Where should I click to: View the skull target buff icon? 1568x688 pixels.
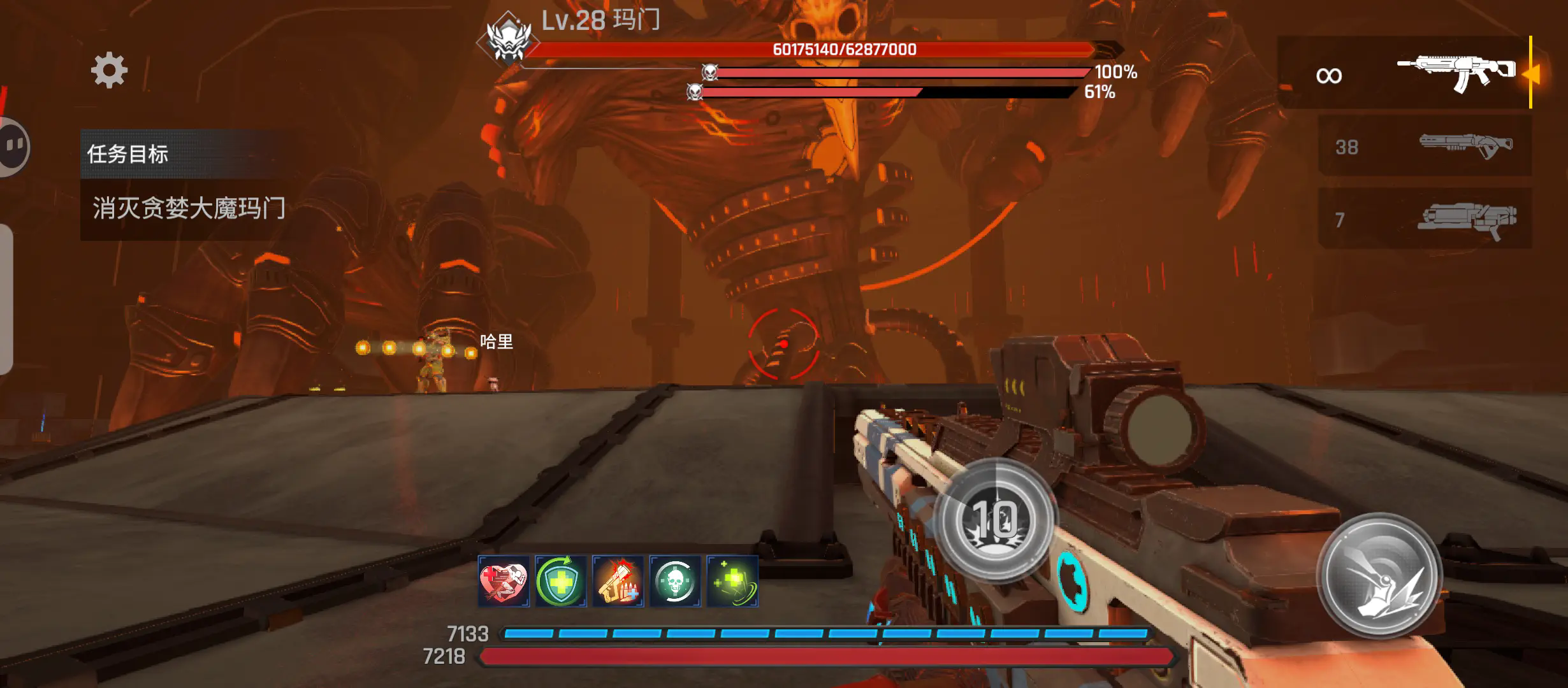click(x=675, y=582)
